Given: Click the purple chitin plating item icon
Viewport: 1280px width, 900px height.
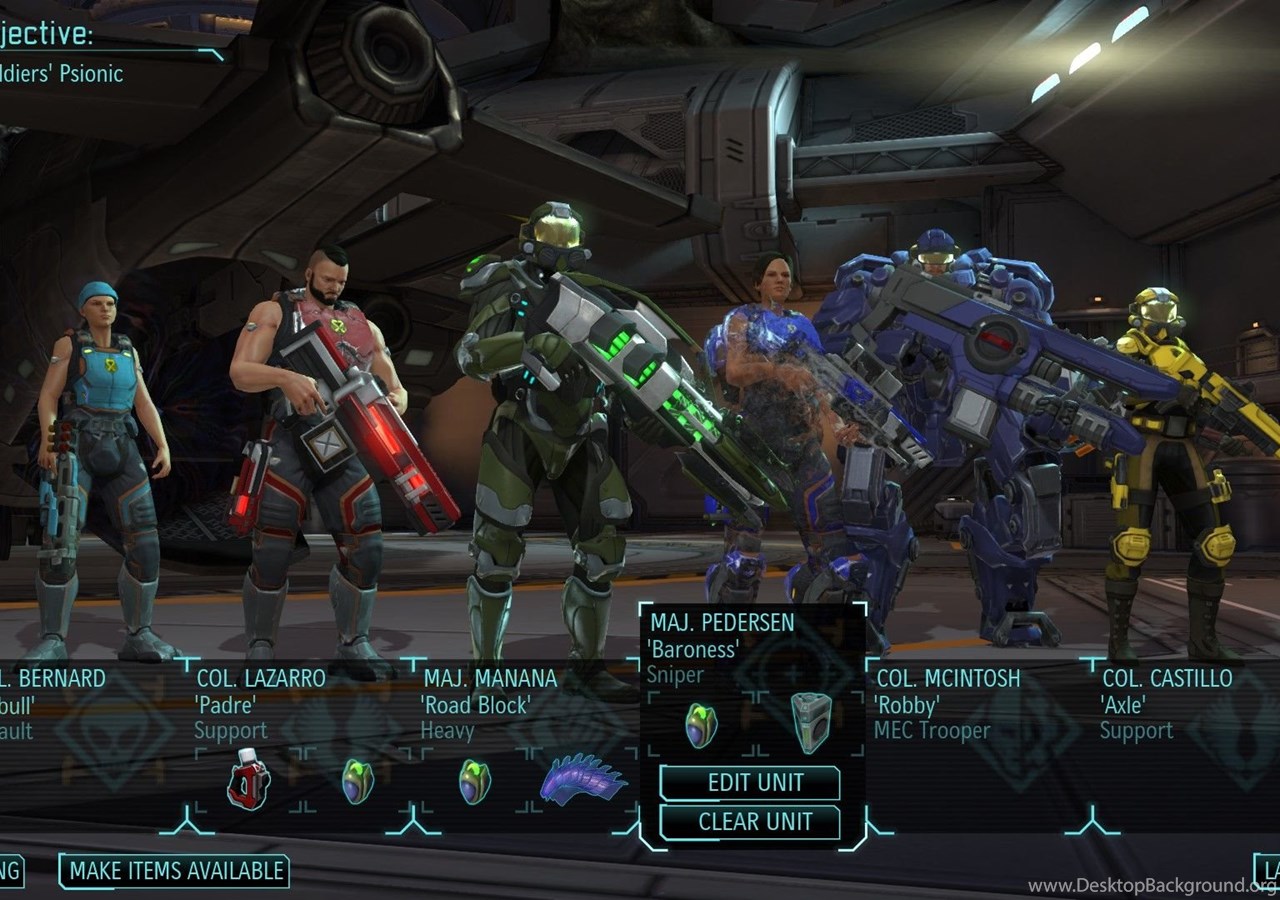Looking at the screenshot, I should [583, 780].
